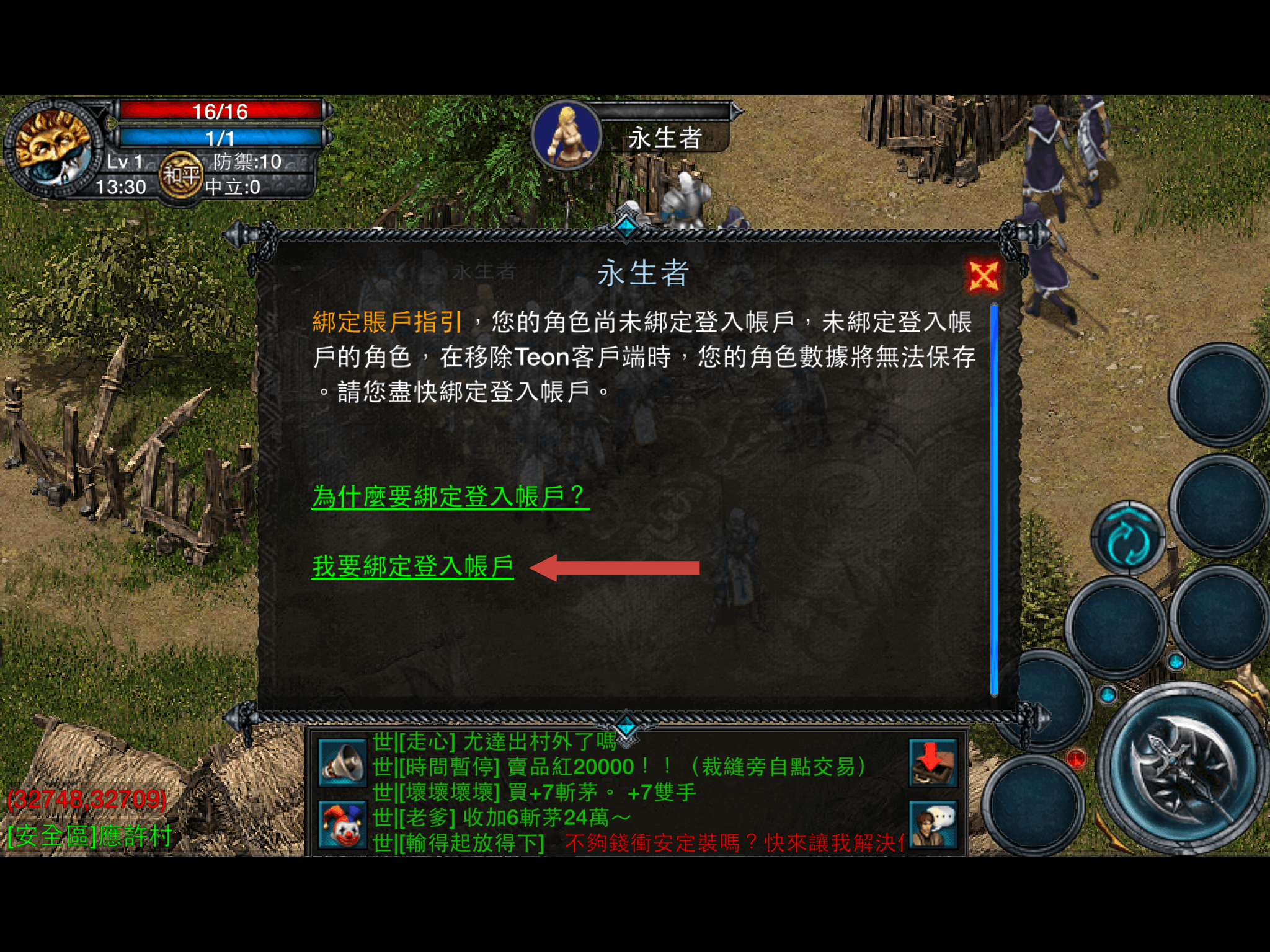
Task: Click the 永生者 target portrait
Action: click(x=567, y=135)
